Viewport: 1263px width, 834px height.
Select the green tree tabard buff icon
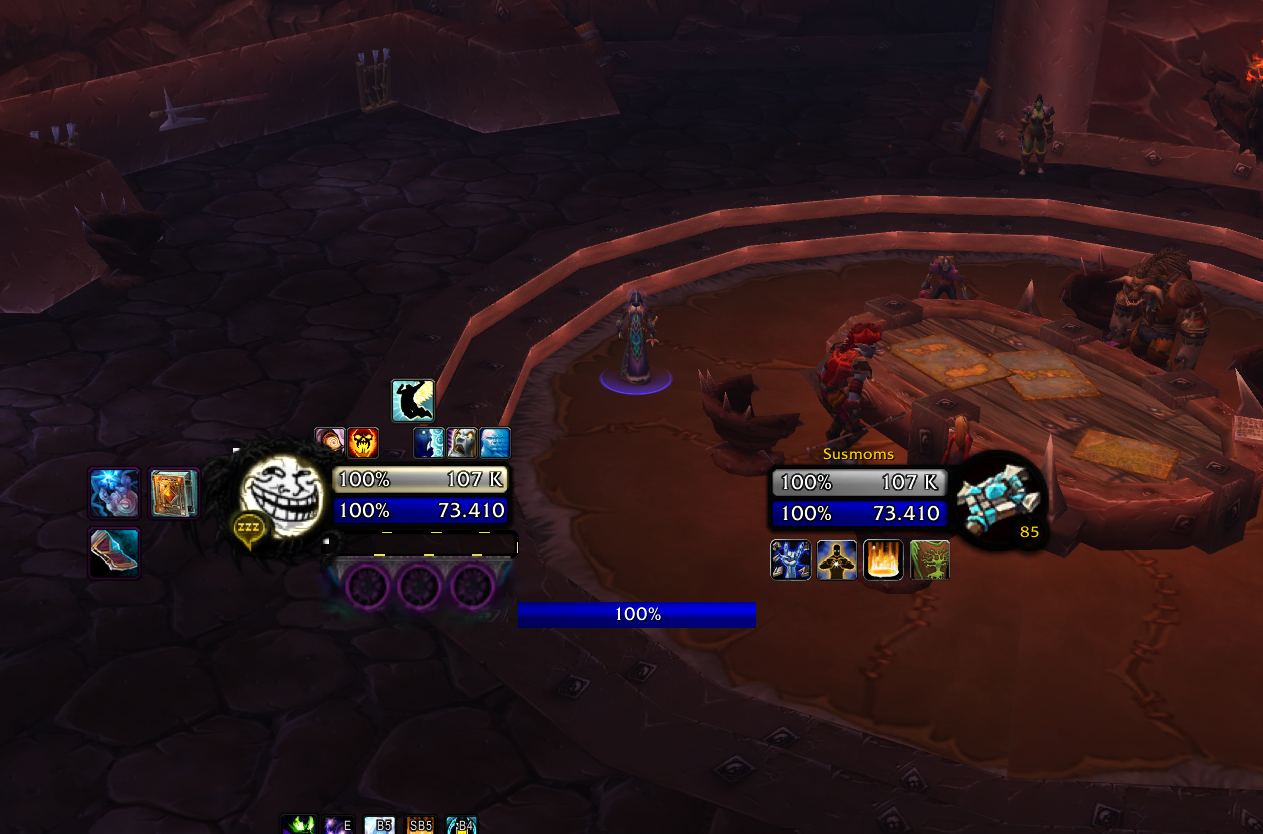click(929, 560)
